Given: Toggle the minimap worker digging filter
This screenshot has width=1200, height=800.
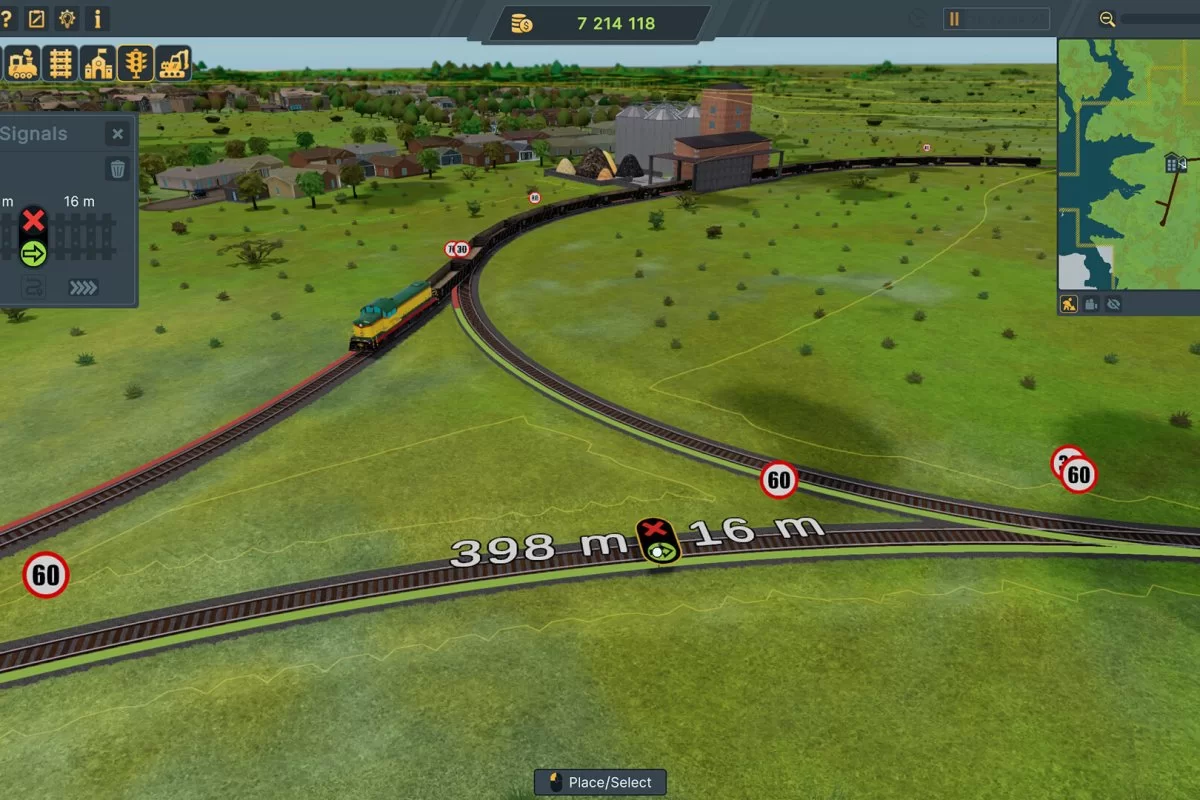Looking at the screenshot, I should click(1069, 304).
